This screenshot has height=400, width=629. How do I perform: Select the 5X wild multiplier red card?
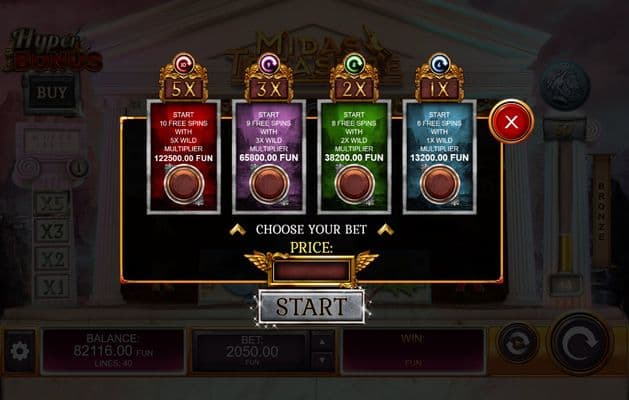(181, 155)
